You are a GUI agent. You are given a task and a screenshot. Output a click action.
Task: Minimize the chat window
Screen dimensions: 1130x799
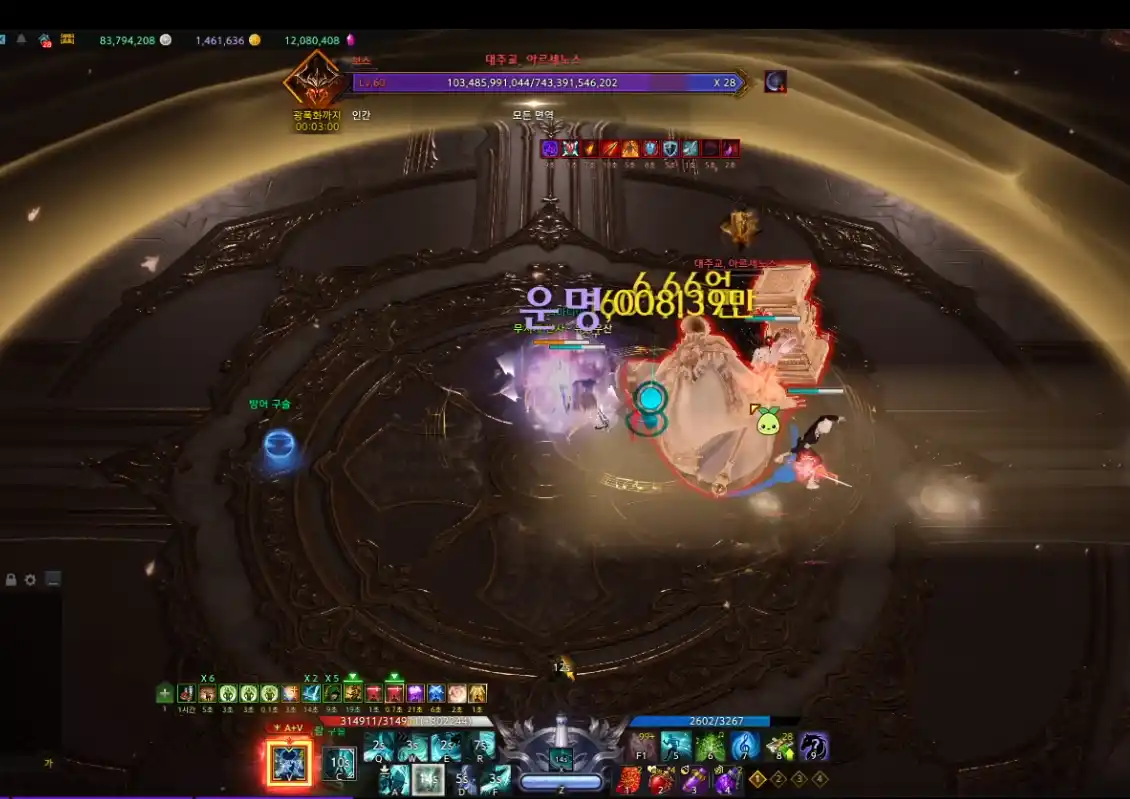point(52,580)
